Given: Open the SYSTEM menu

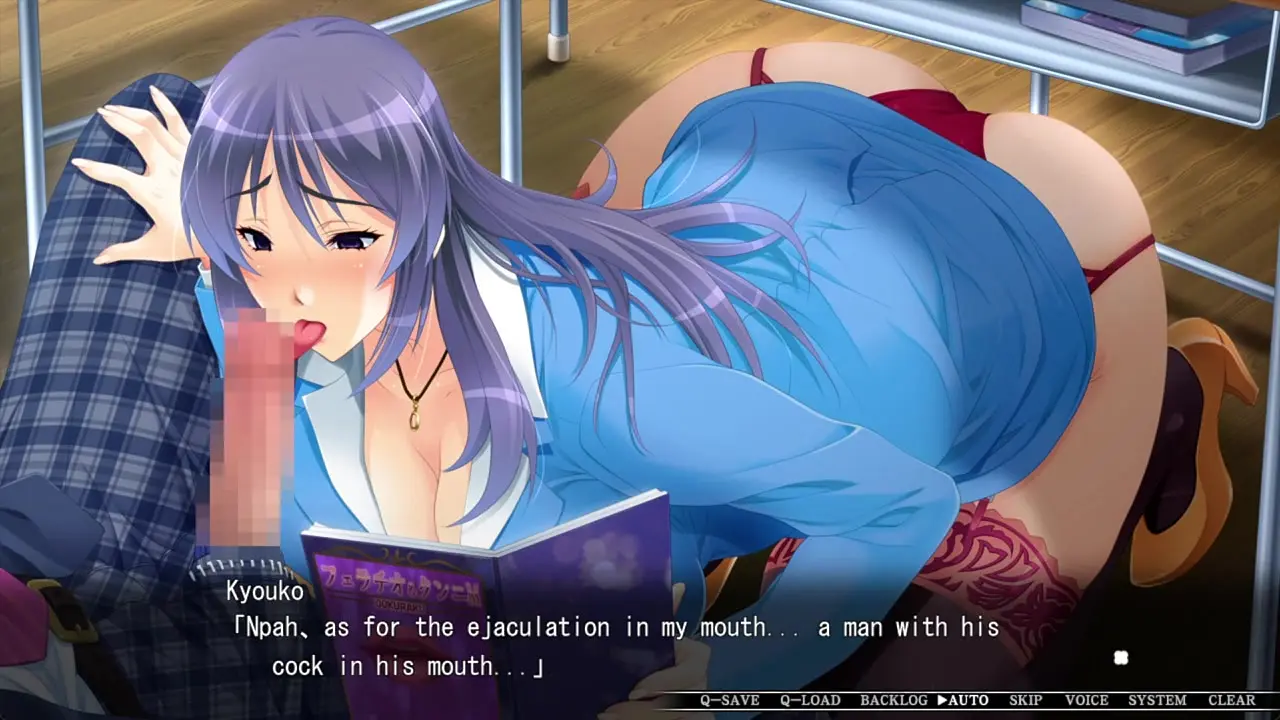Looking at the screenshot, I should click(x=1157, y=700).
